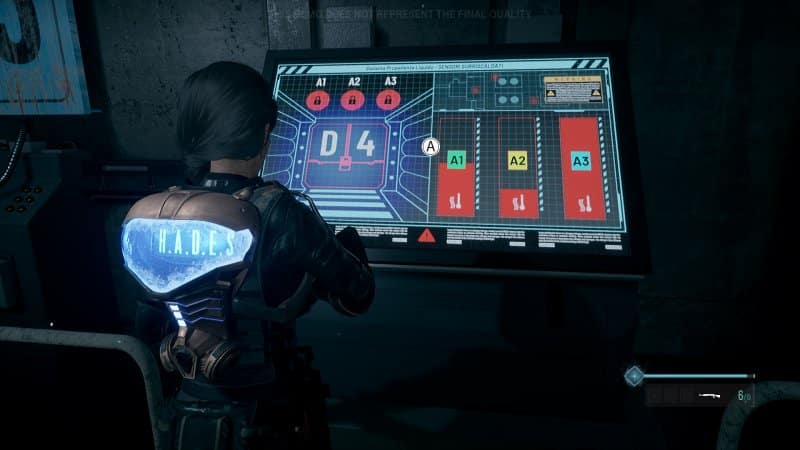Select the A2 lock icon above the door
The width and height of the screenshot is (800, 450).
353,100
